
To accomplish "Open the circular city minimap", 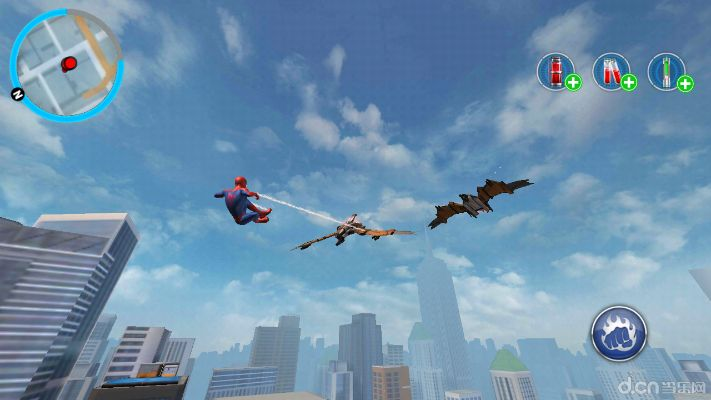I will point(66,65).
